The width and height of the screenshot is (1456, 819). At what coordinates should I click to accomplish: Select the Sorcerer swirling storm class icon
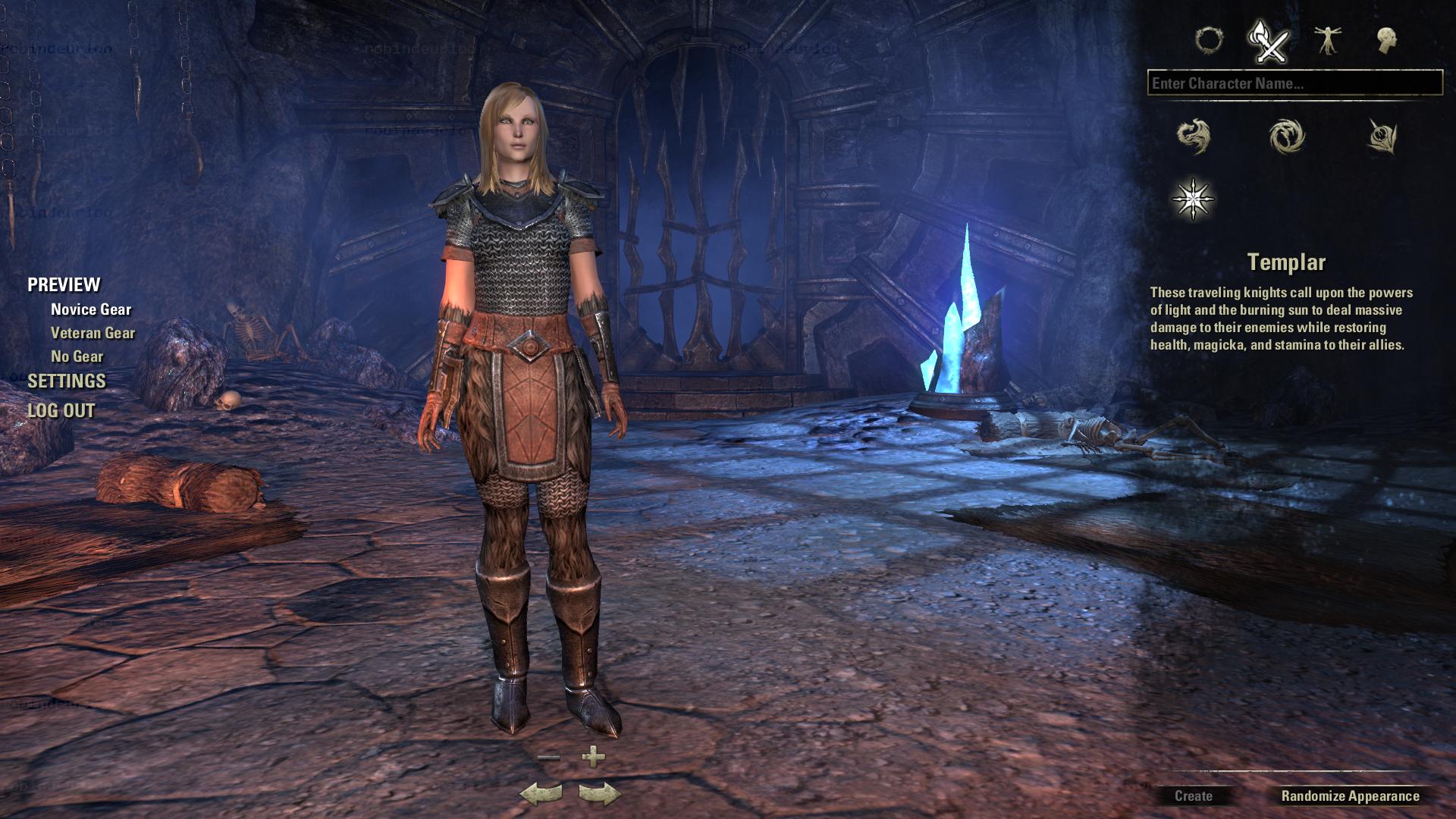1287,136
